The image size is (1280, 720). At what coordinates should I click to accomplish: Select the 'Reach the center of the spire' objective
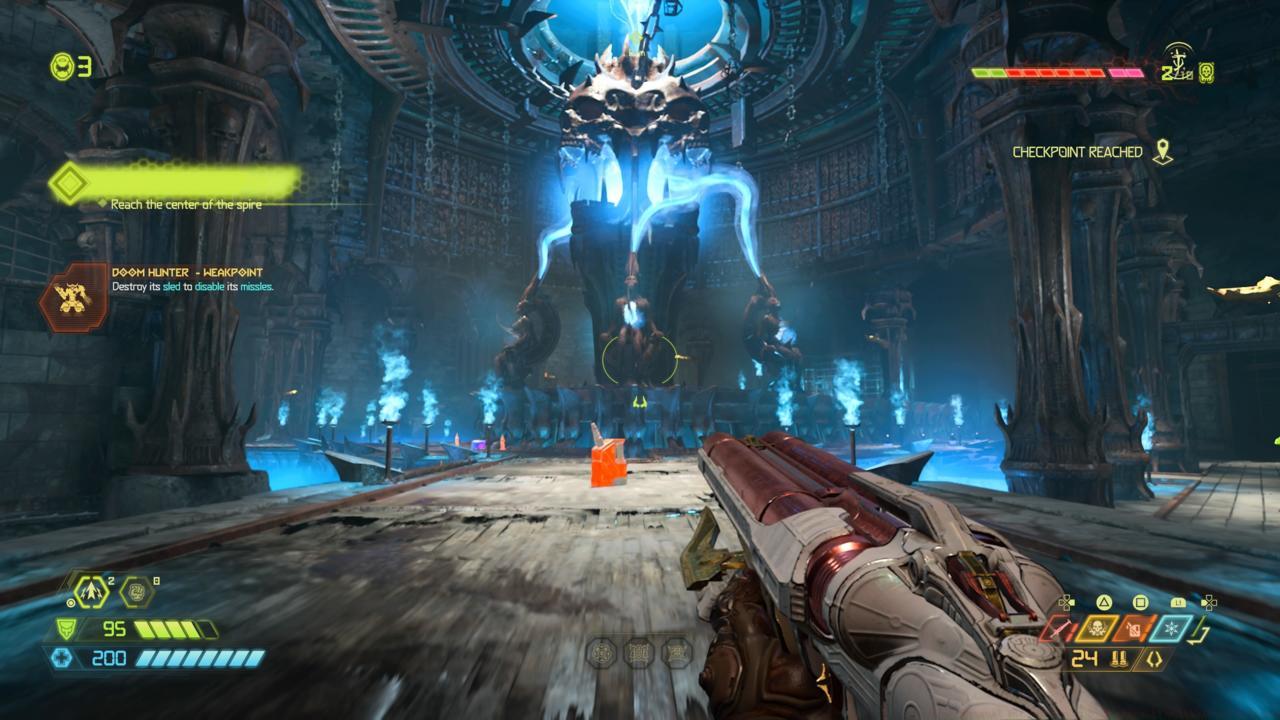point(186,204)
